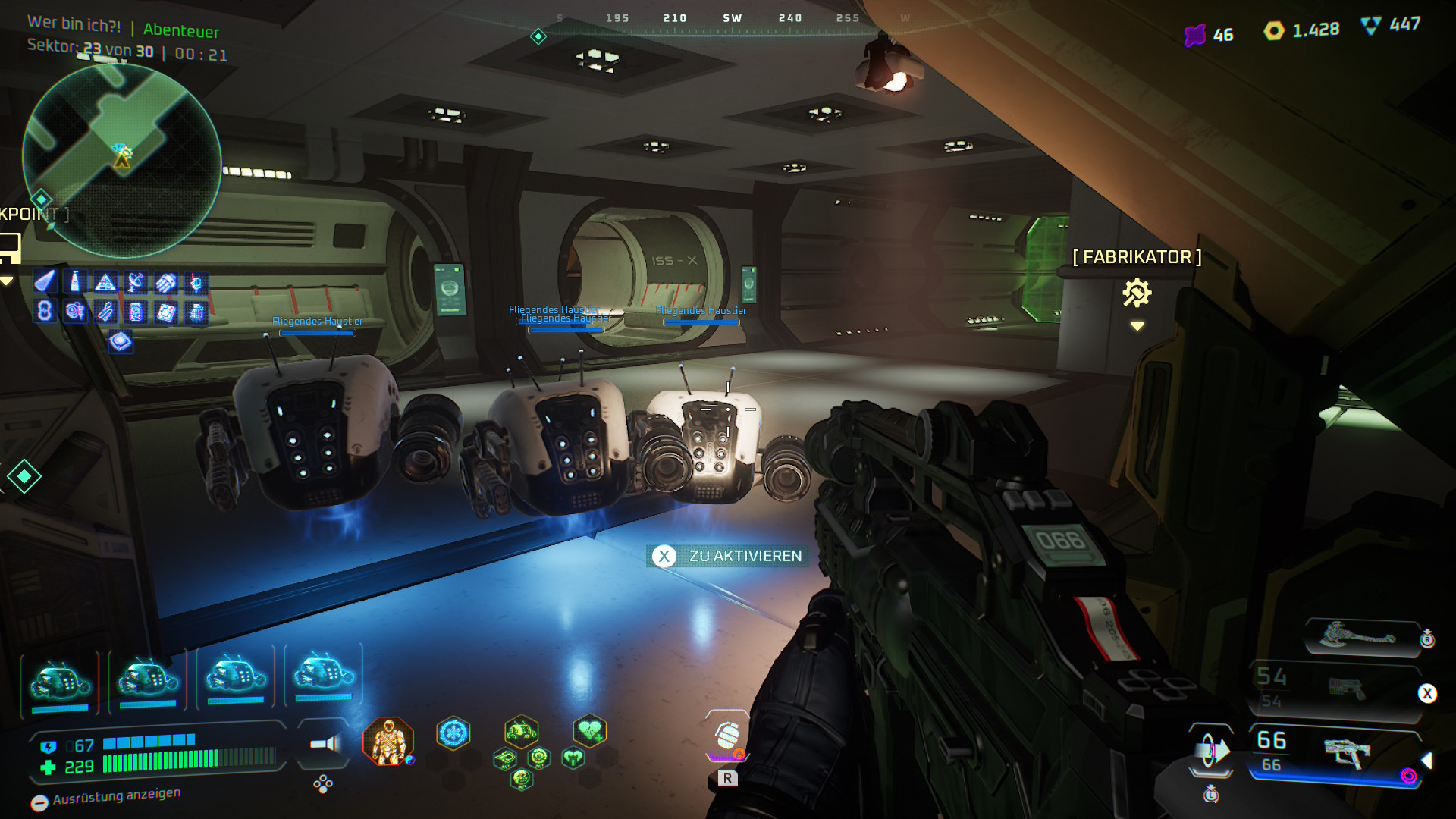Click the gold nut currency counter
The image size is (1456, 819).
(x=1301, y=30)
